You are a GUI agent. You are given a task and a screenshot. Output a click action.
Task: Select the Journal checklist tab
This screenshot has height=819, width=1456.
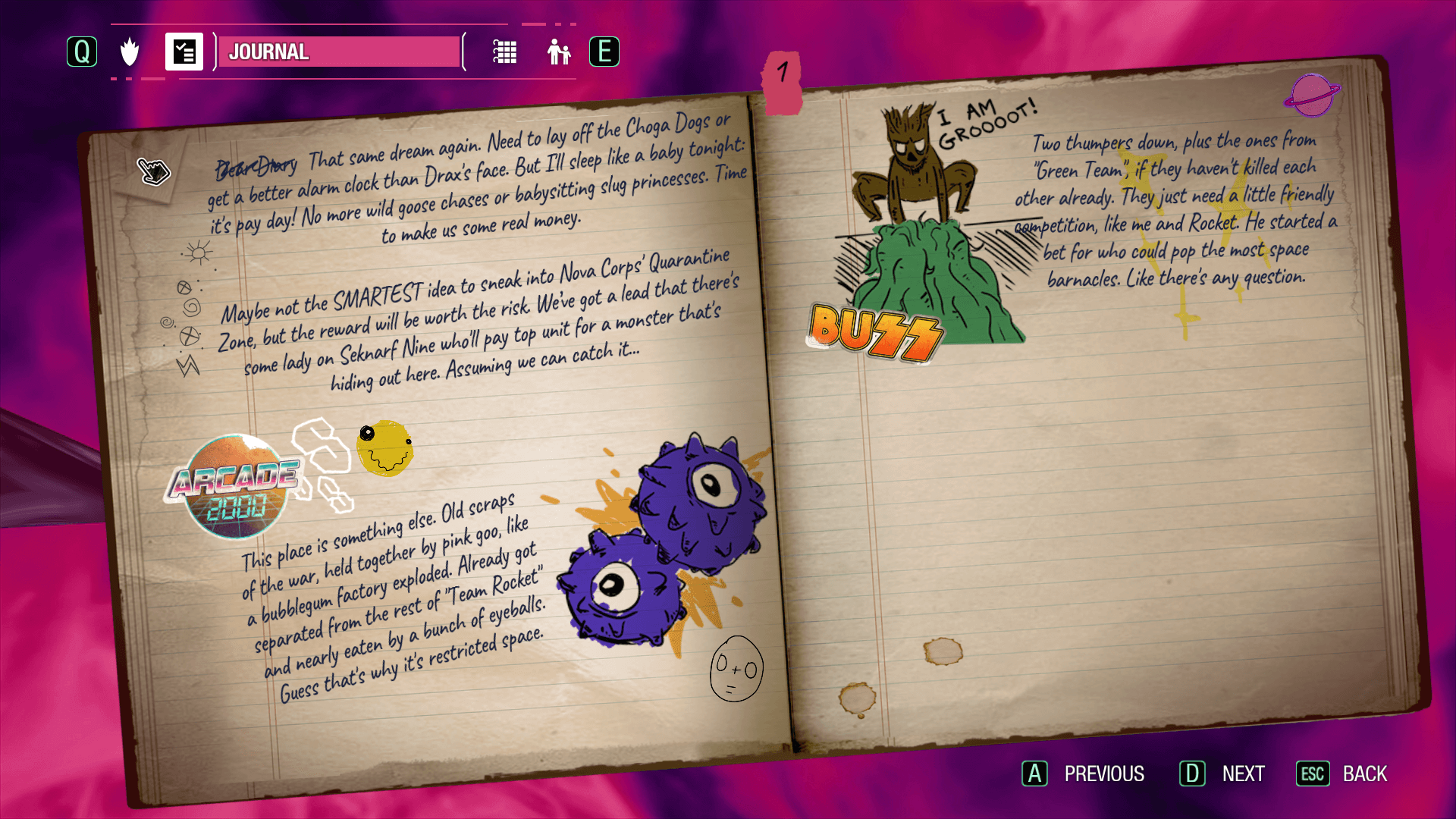click(184, 52)
